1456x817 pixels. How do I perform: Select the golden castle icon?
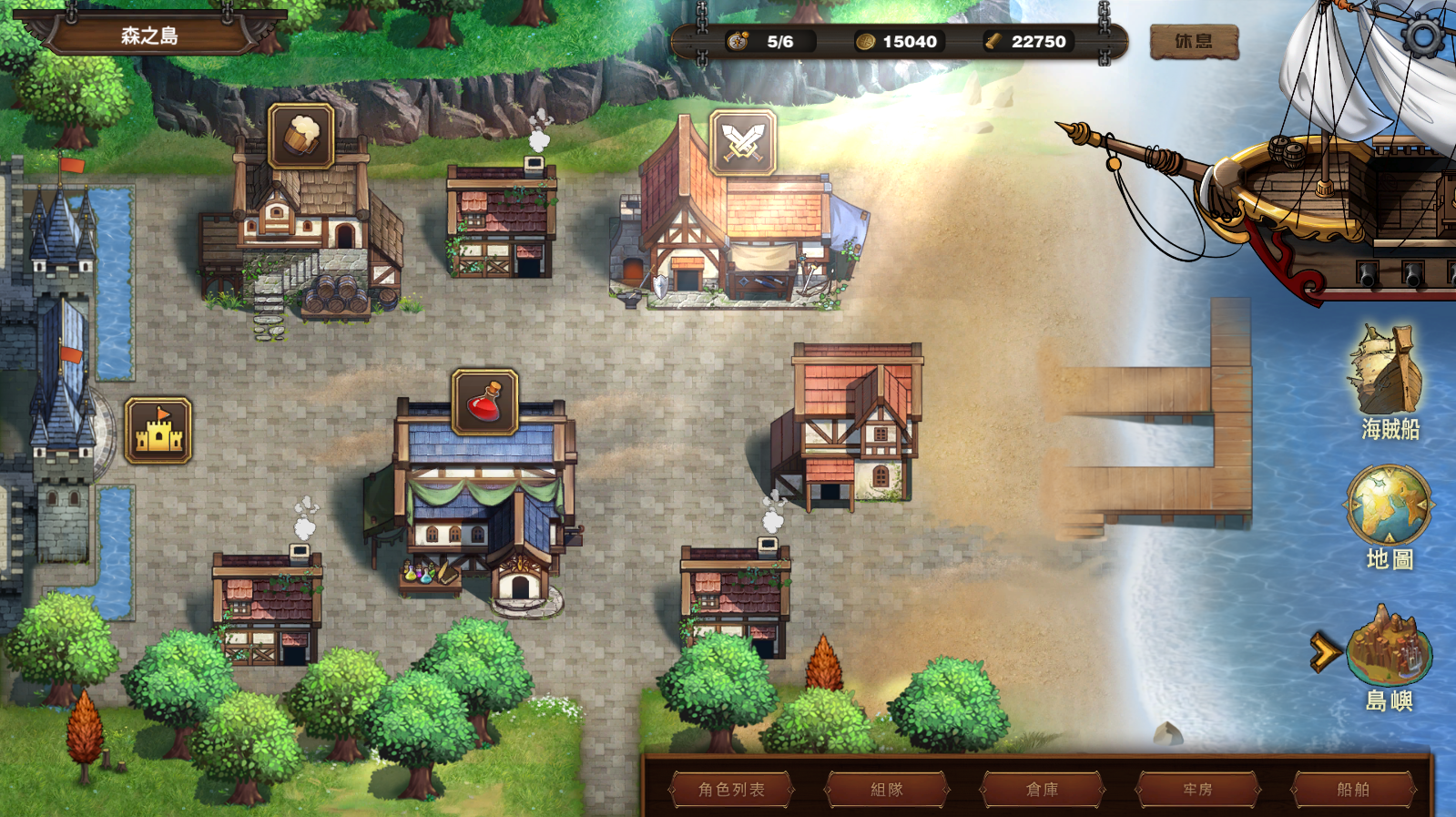(x=158, y=430)
